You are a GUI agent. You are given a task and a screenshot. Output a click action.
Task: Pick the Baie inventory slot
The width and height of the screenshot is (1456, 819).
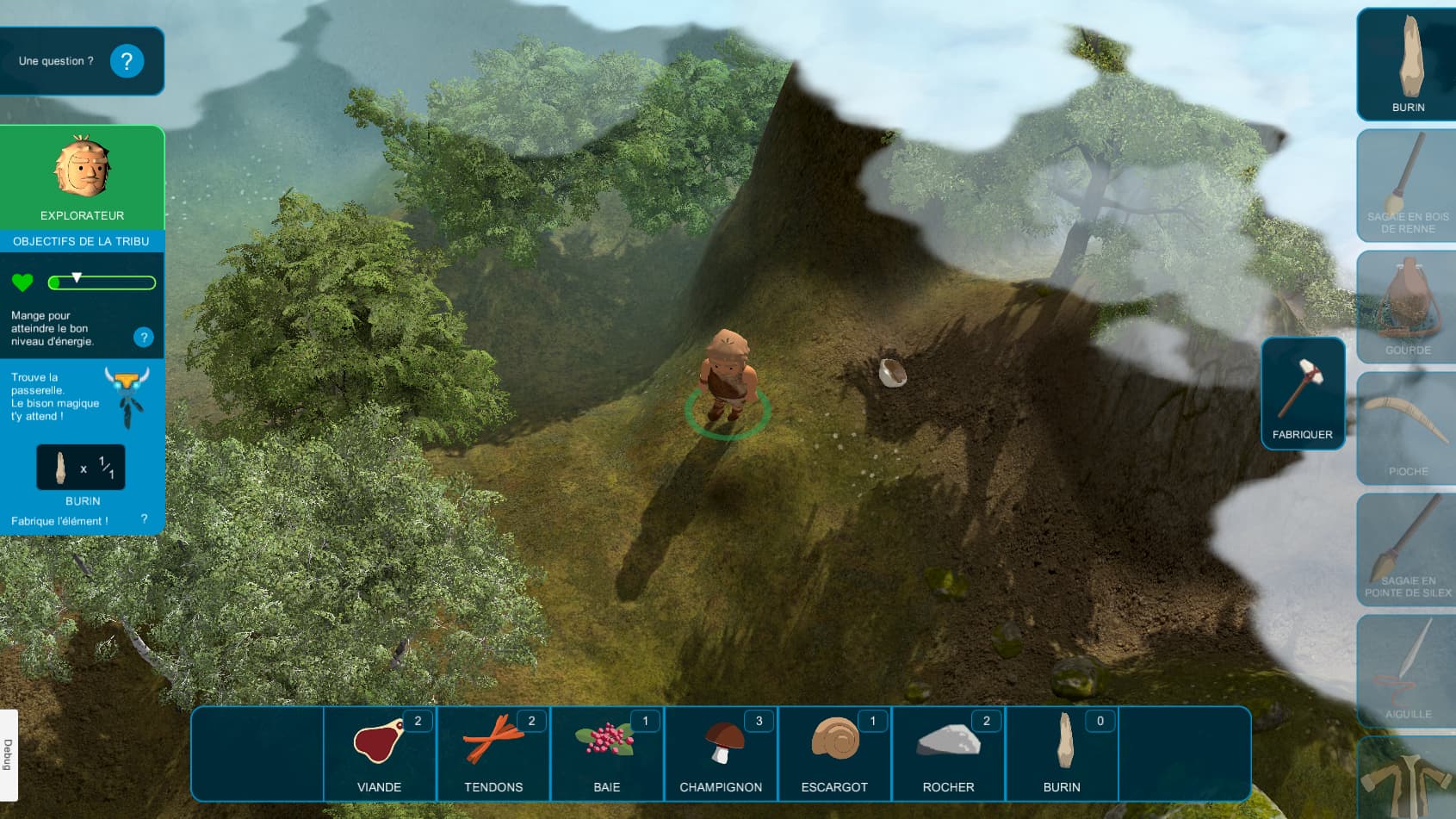[607, 754]
